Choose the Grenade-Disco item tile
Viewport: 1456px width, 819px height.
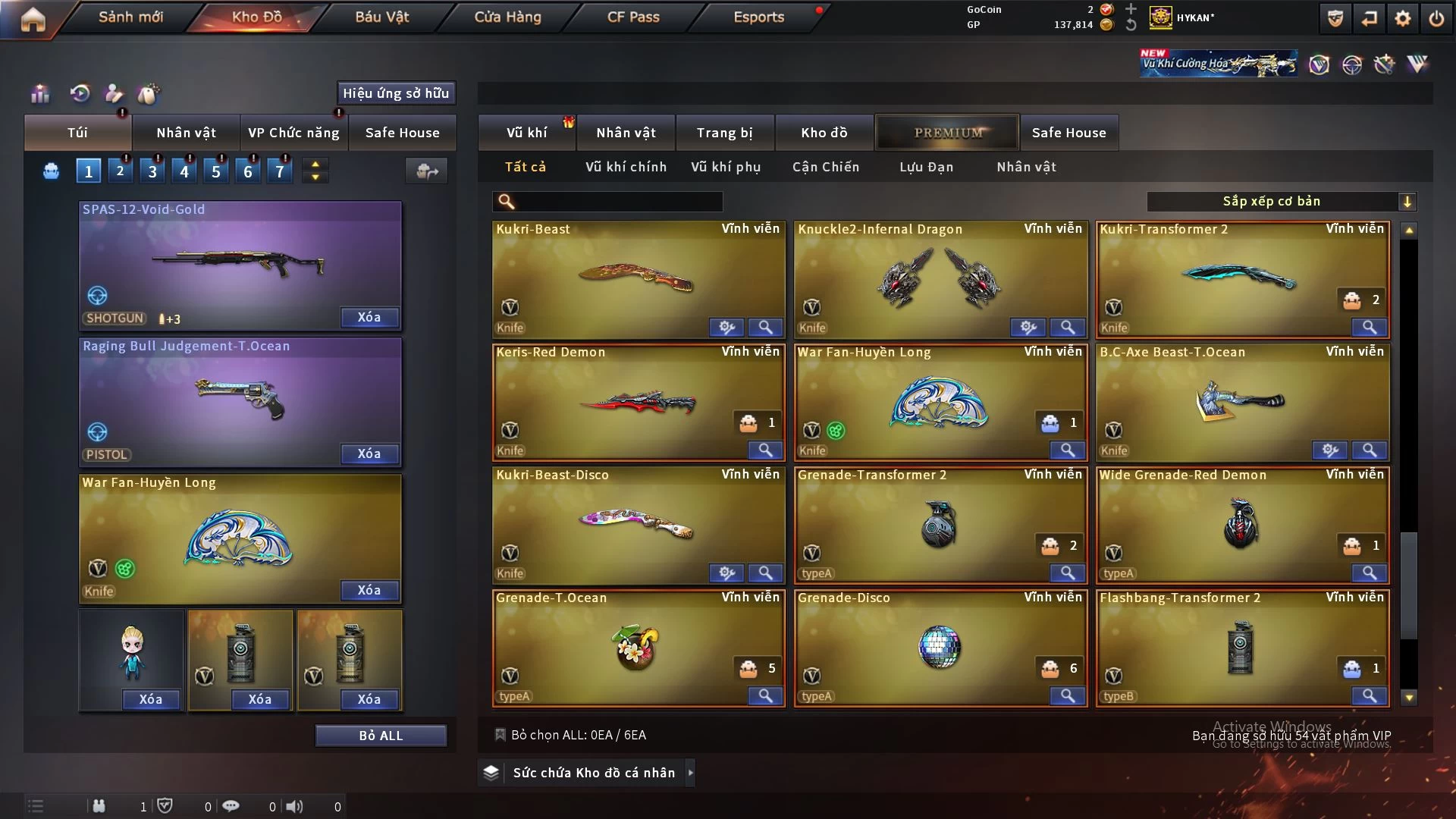(x=940, y=648)
